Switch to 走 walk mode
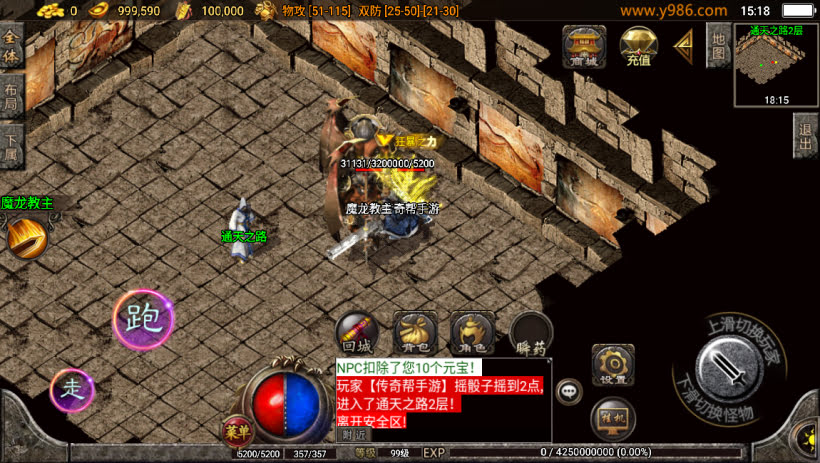 pos(72,388)
